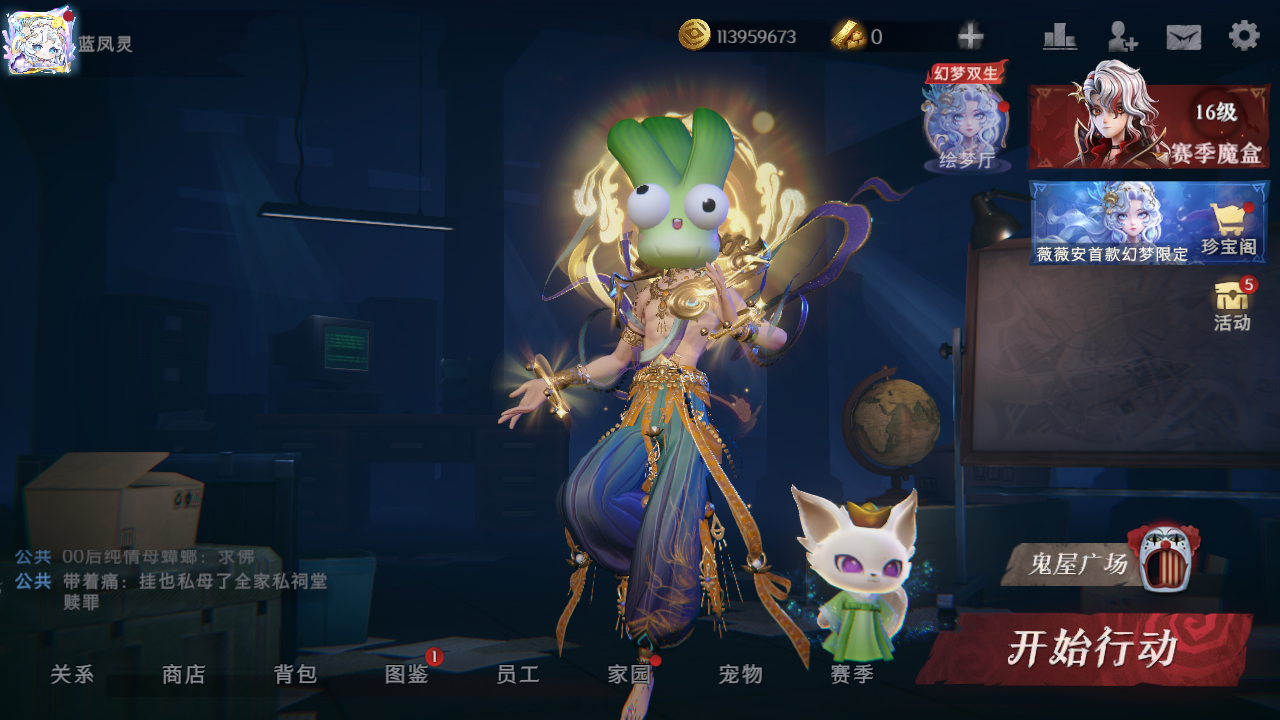The height and width of the screenshot is (720, 1280).
Task: Open the 背包 backpack
Action: click(295, 675)
